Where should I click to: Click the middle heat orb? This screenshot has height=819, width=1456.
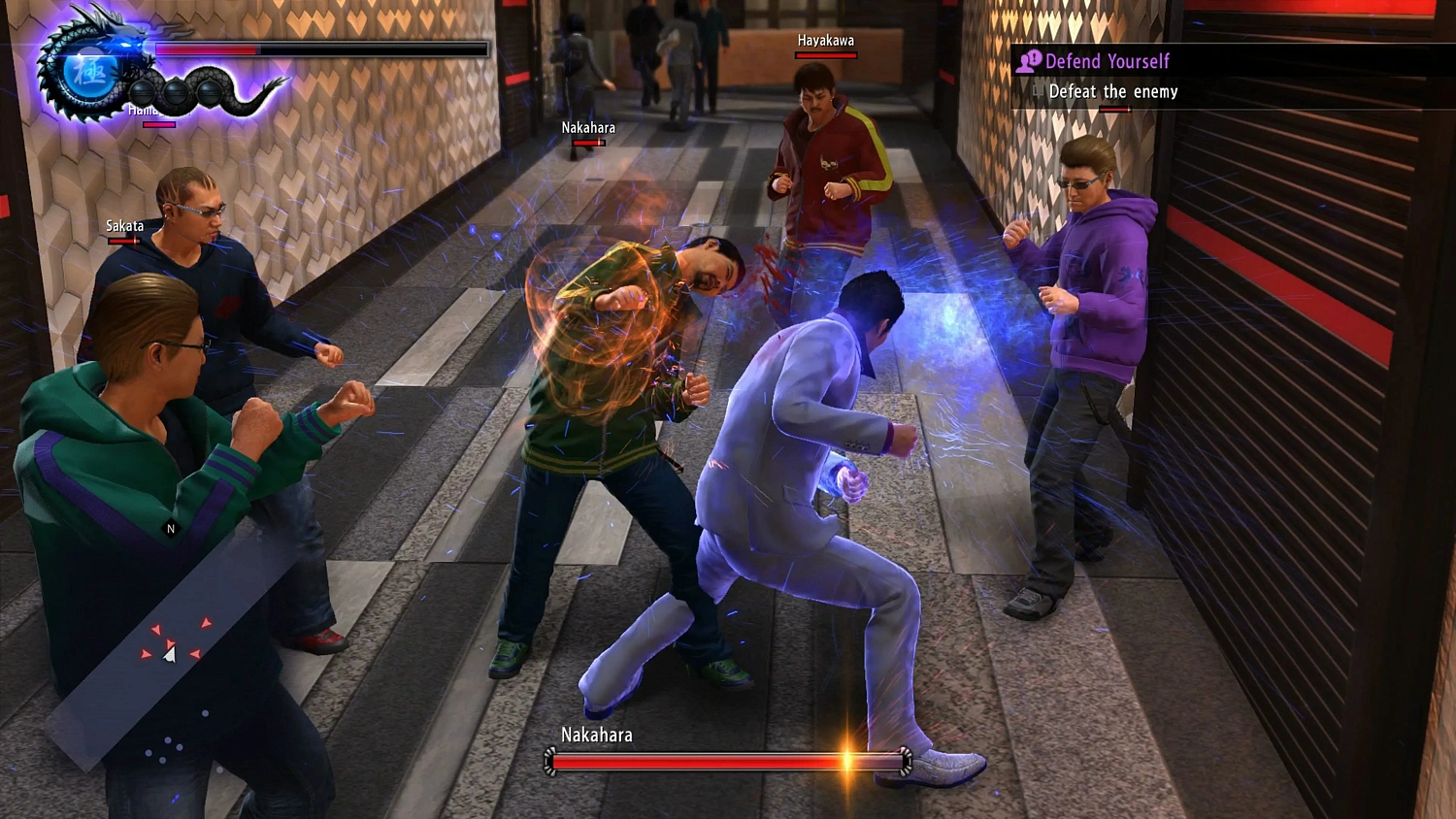[176, 91]
